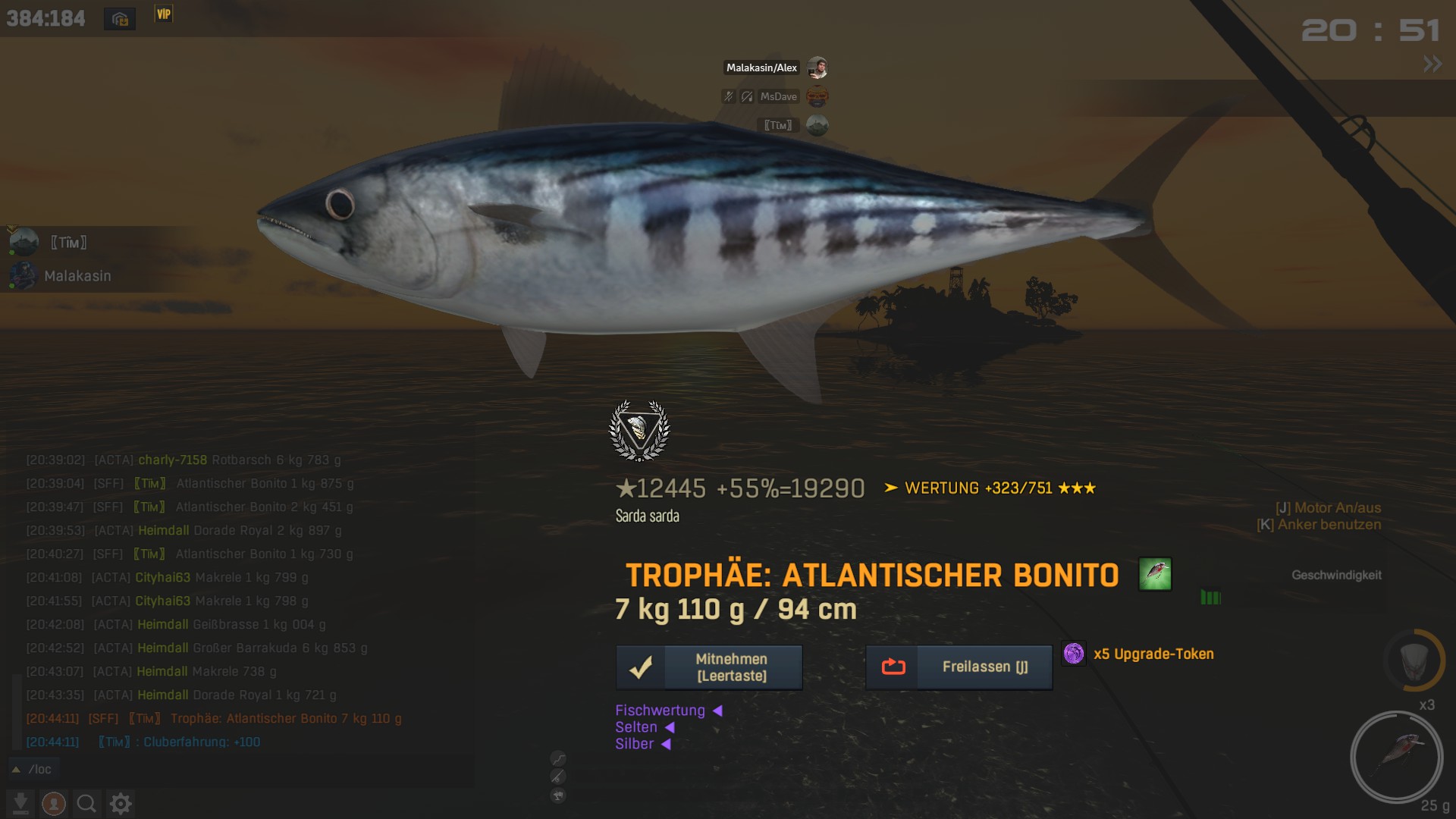Click the fishing rod round icon
Viewport: 1456px width, 819px height.
click(558, 777)
